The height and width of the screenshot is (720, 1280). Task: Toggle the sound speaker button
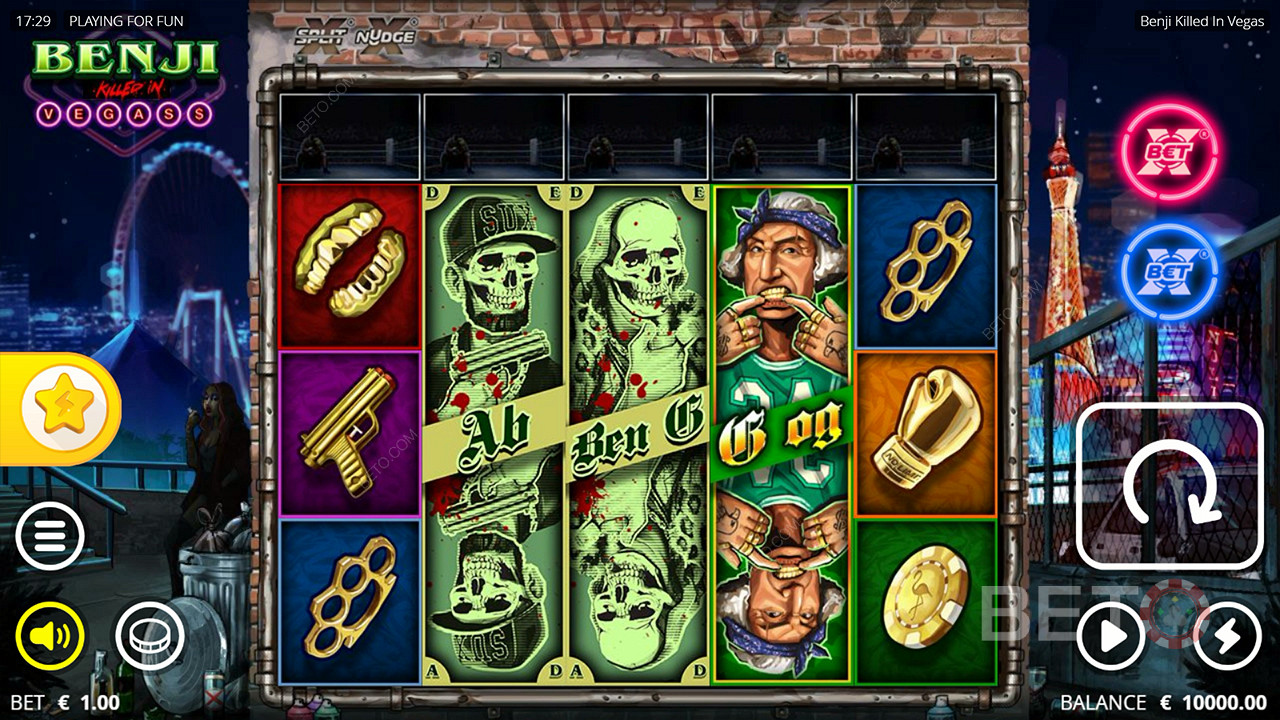tap(50, 635)
